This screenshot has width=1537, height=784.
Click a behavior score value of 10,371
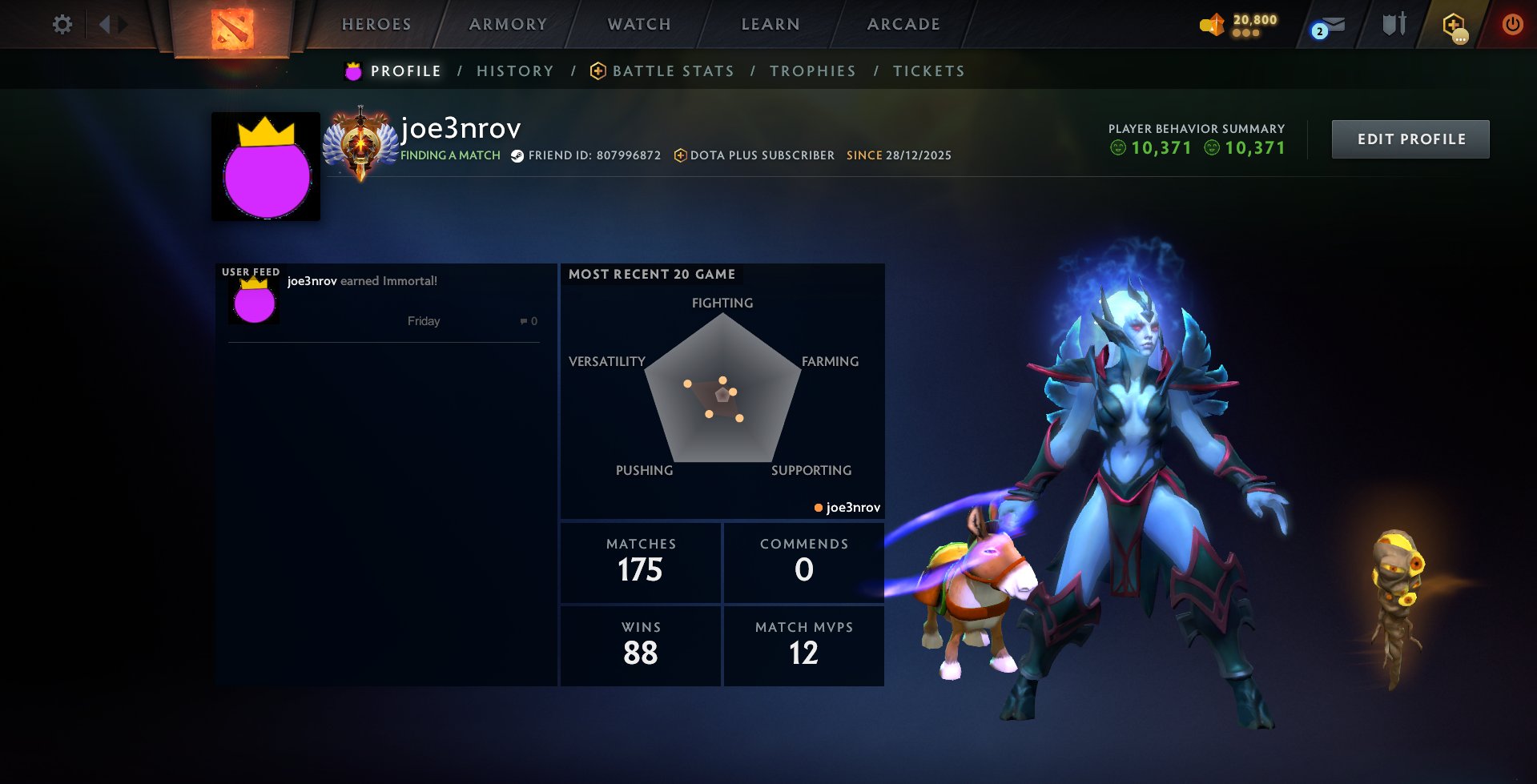pos(1161,147)
